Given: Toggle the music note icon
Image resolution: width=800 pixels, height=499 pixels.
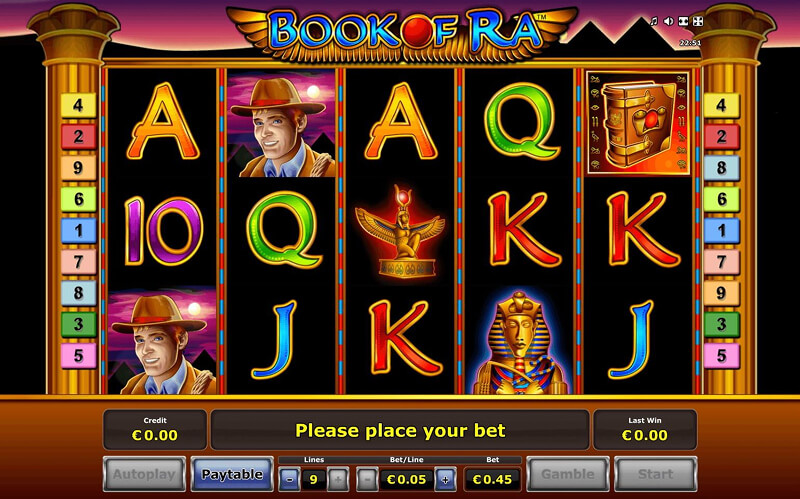Looking at the screenshot, I should point(654,21).
